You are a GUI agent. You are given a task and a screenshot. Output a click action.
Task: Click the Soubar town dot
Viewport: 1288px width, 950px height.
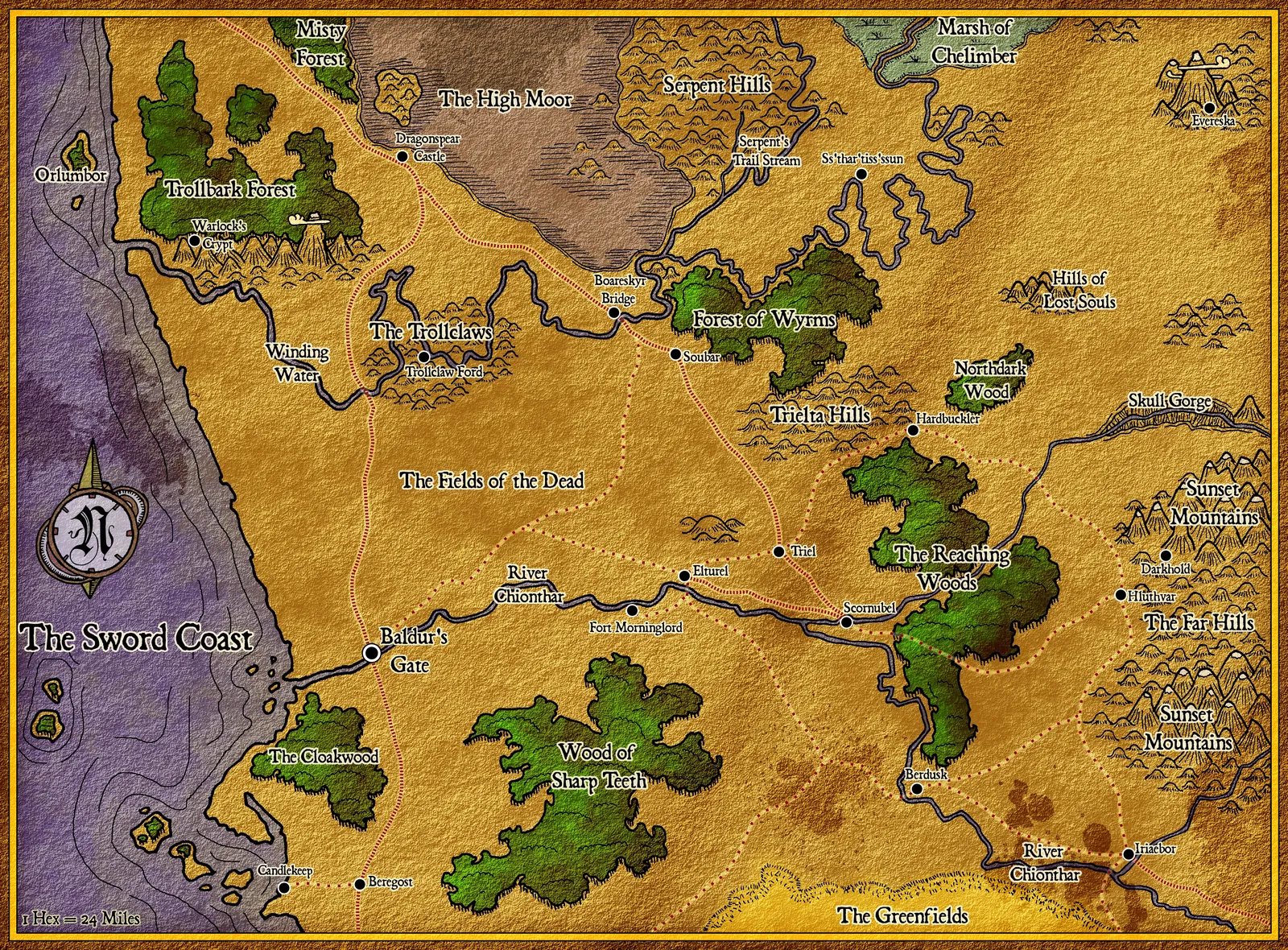click(675, 353)
